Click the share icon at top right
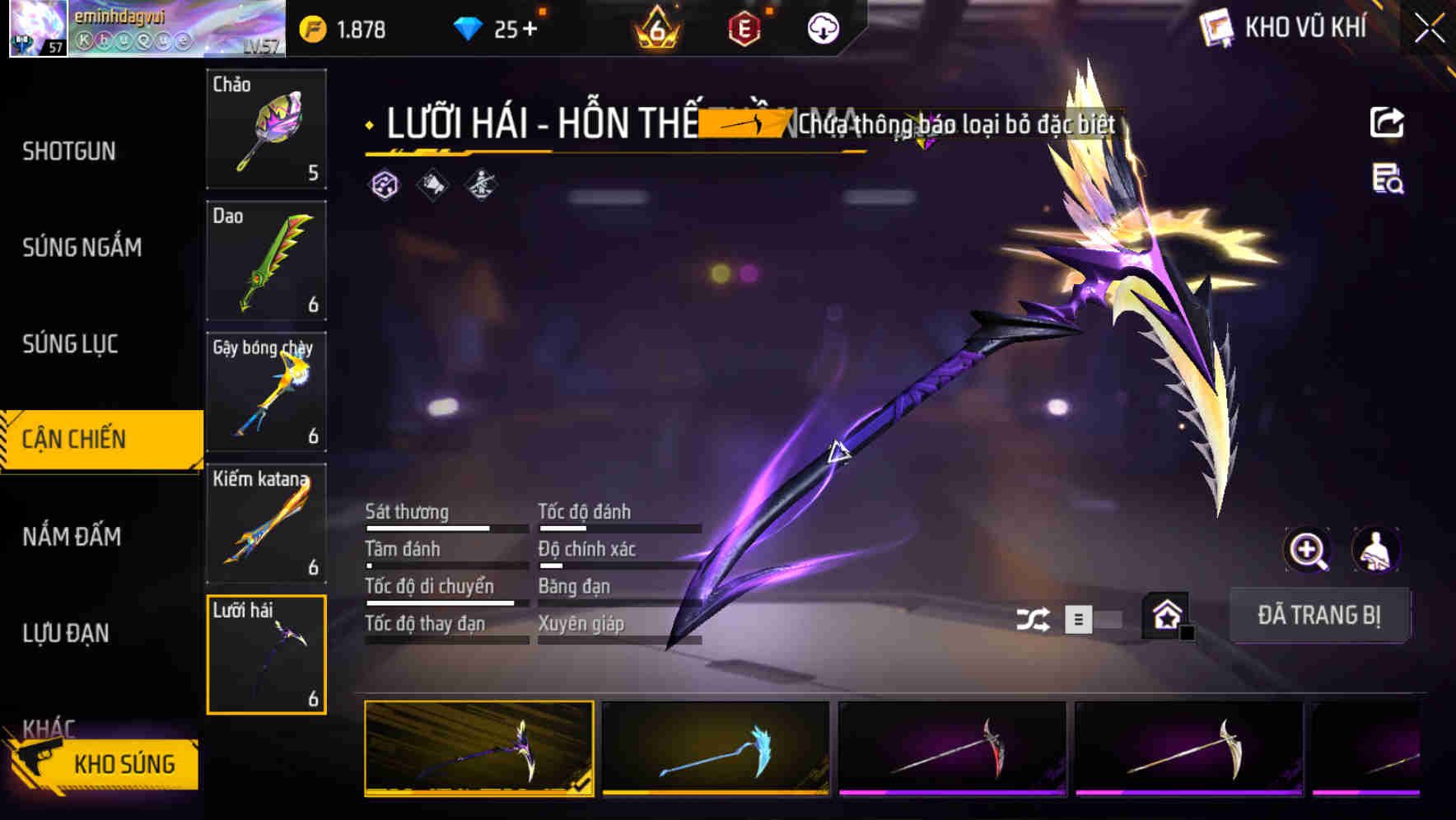The width and height of the screenshot is (1456, 820). click(x=1388, y=122)
